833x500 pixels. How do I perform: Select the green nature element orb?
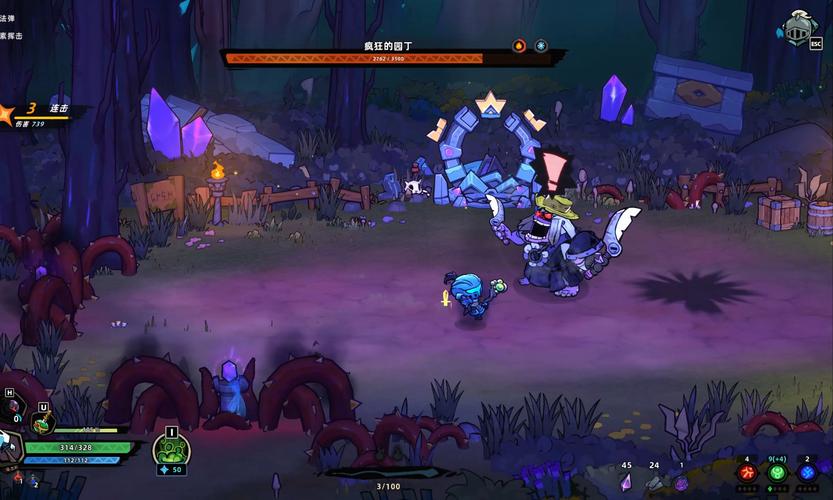click(x=777, y=473)
